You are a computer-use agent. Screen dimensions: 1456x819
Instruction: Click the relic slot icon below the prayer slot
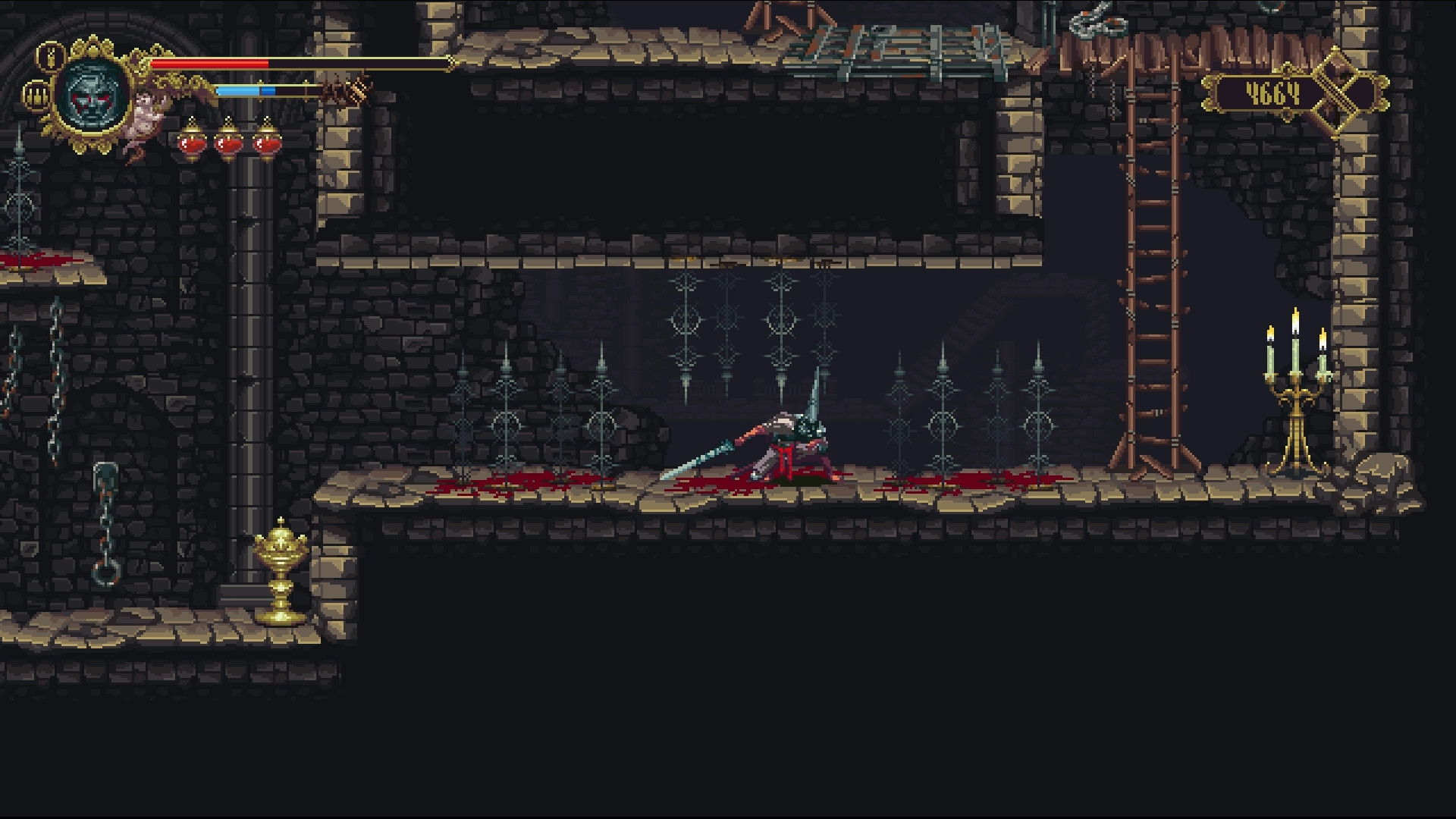(x=36, y=97)
